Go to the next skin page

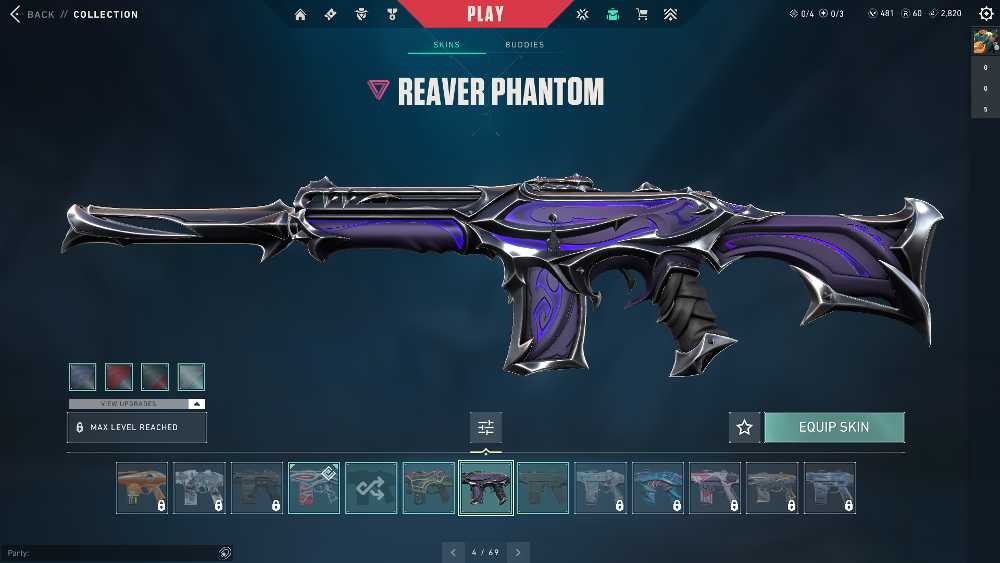(518, 552)
